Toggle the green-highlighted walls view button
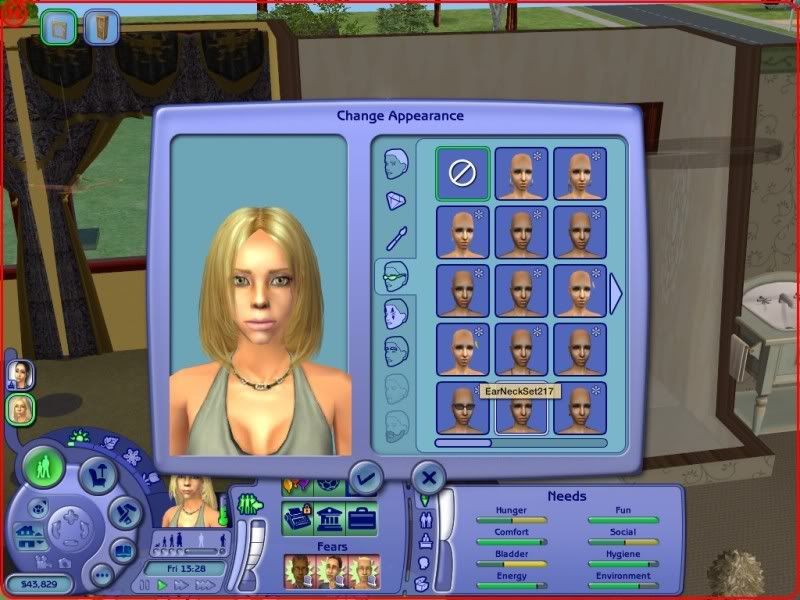The image size is (800, 600). pyautogui.click(x=60, y=27)
